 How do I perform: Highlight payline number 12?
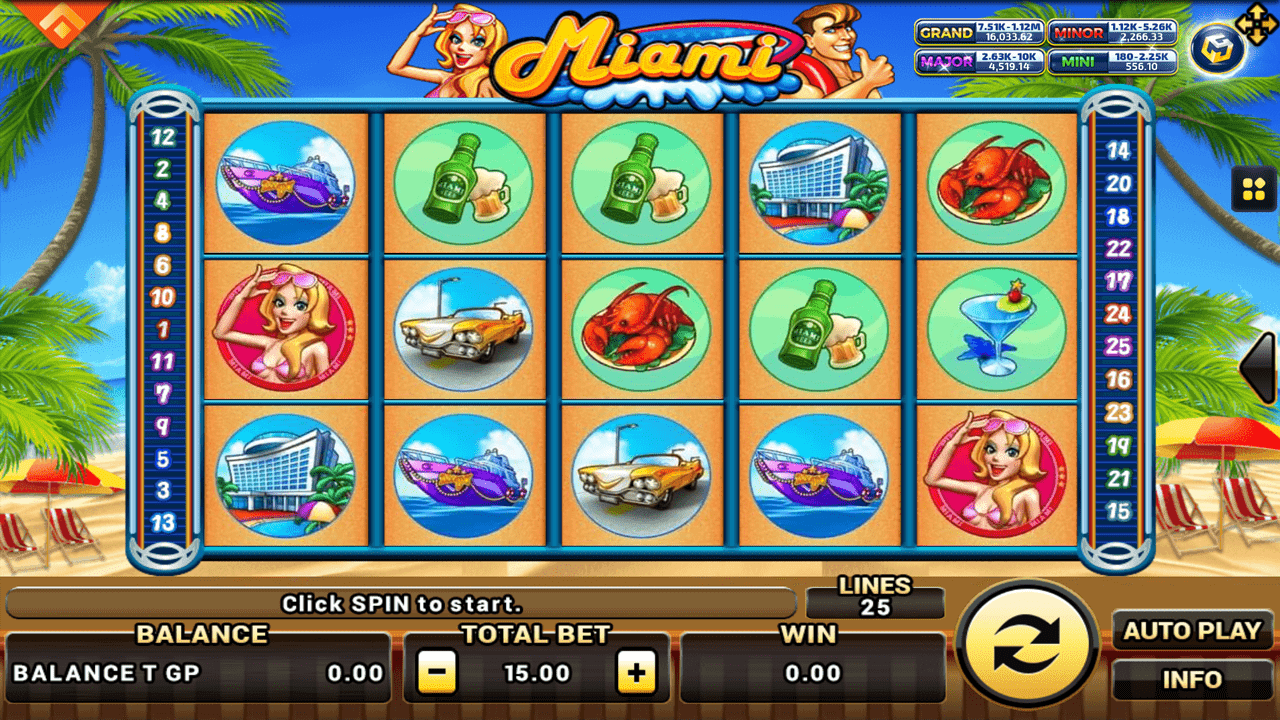[162, 138]
